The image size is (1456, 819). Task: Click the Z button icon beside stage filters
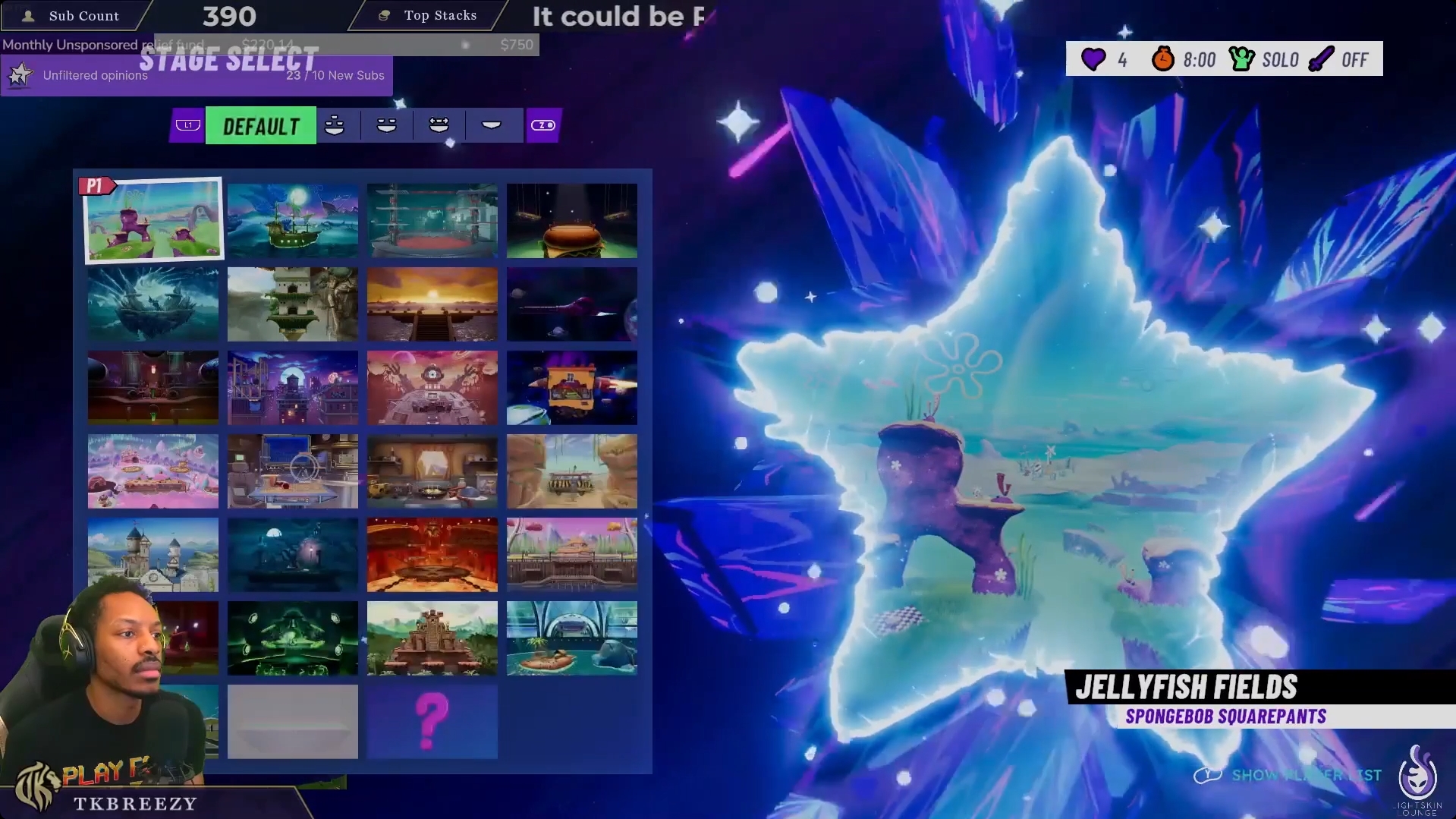click(x=543, y=125)
